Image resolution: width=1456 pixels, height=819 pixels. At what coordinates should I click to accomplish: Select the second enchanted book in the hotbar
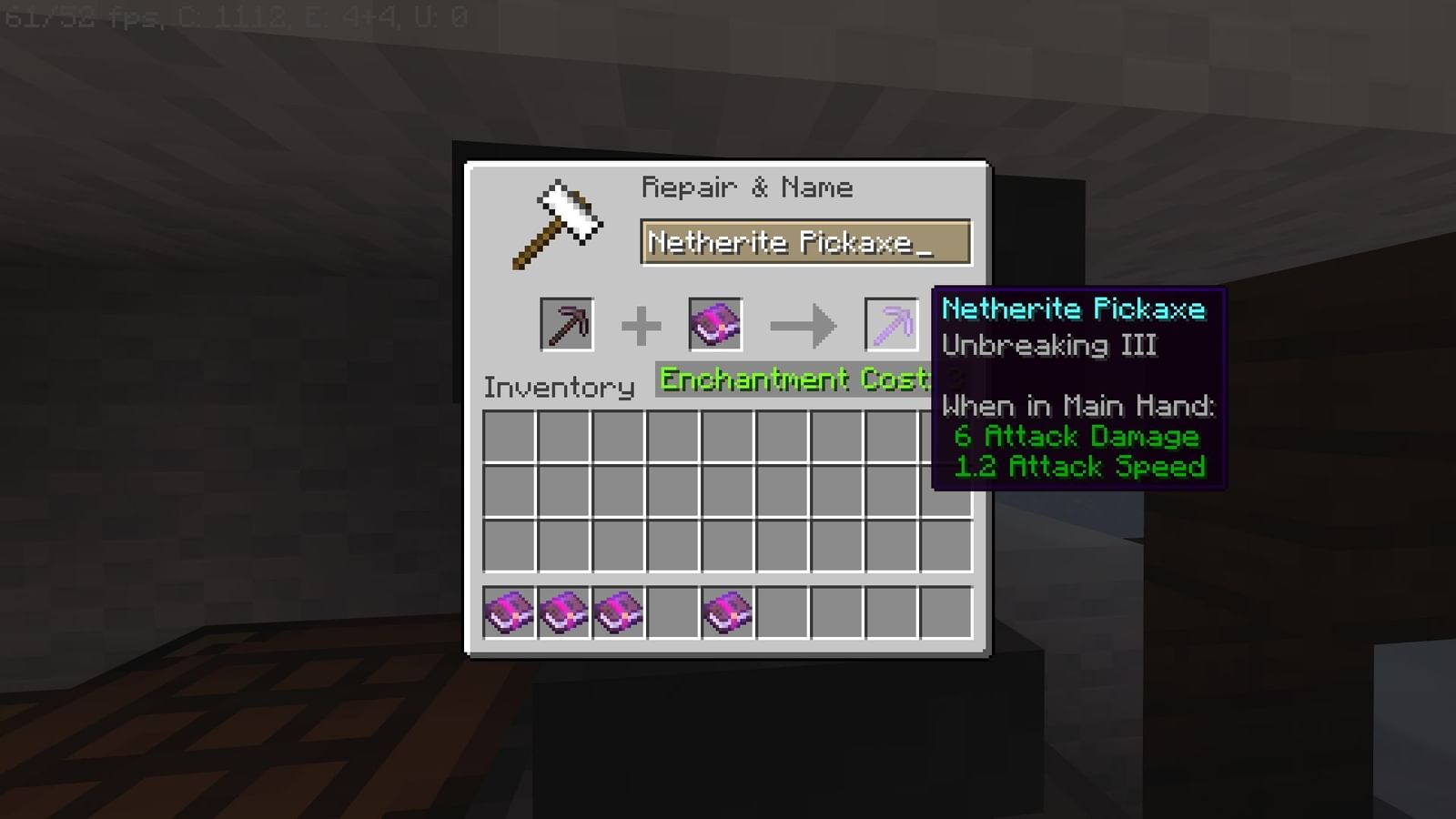pos(562,612)
